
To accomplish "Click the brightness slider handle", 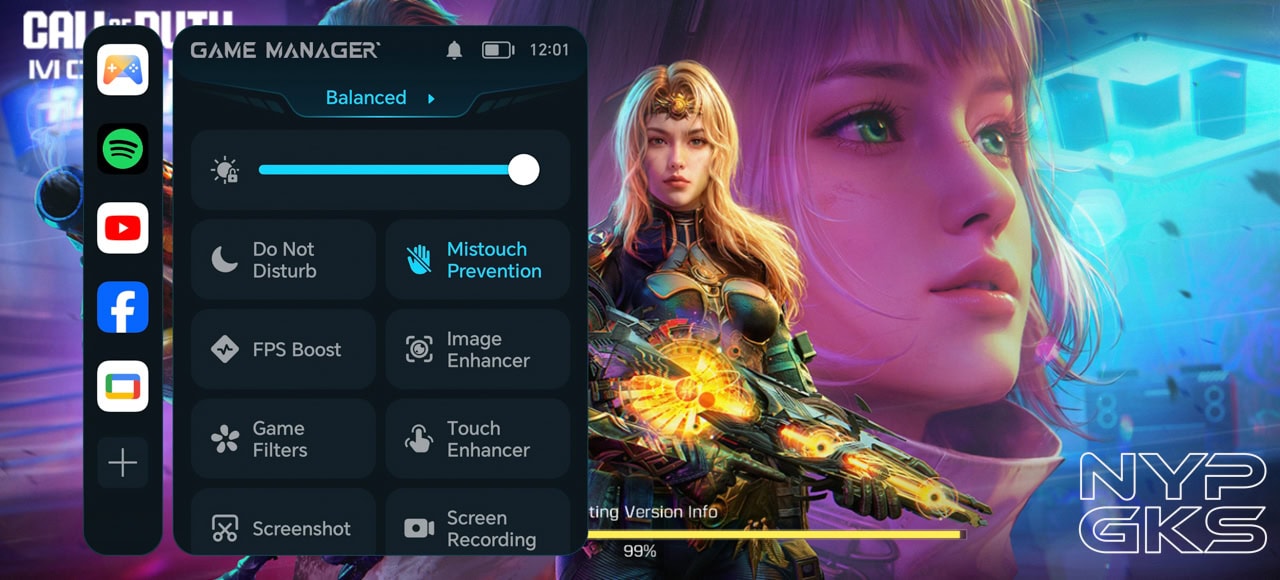I will 524,170.
